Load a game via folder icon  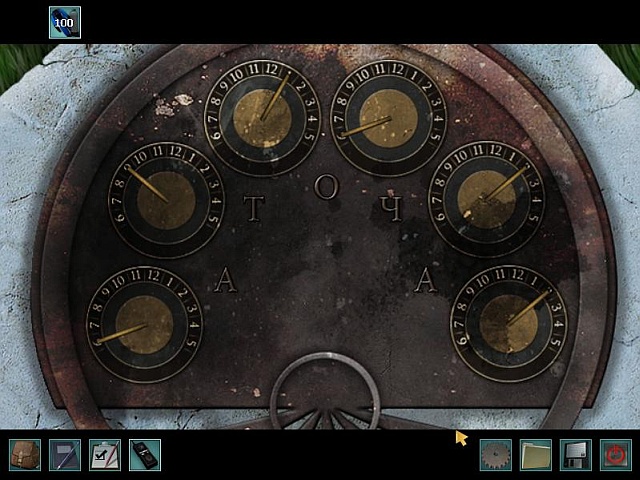coord(536,455)
